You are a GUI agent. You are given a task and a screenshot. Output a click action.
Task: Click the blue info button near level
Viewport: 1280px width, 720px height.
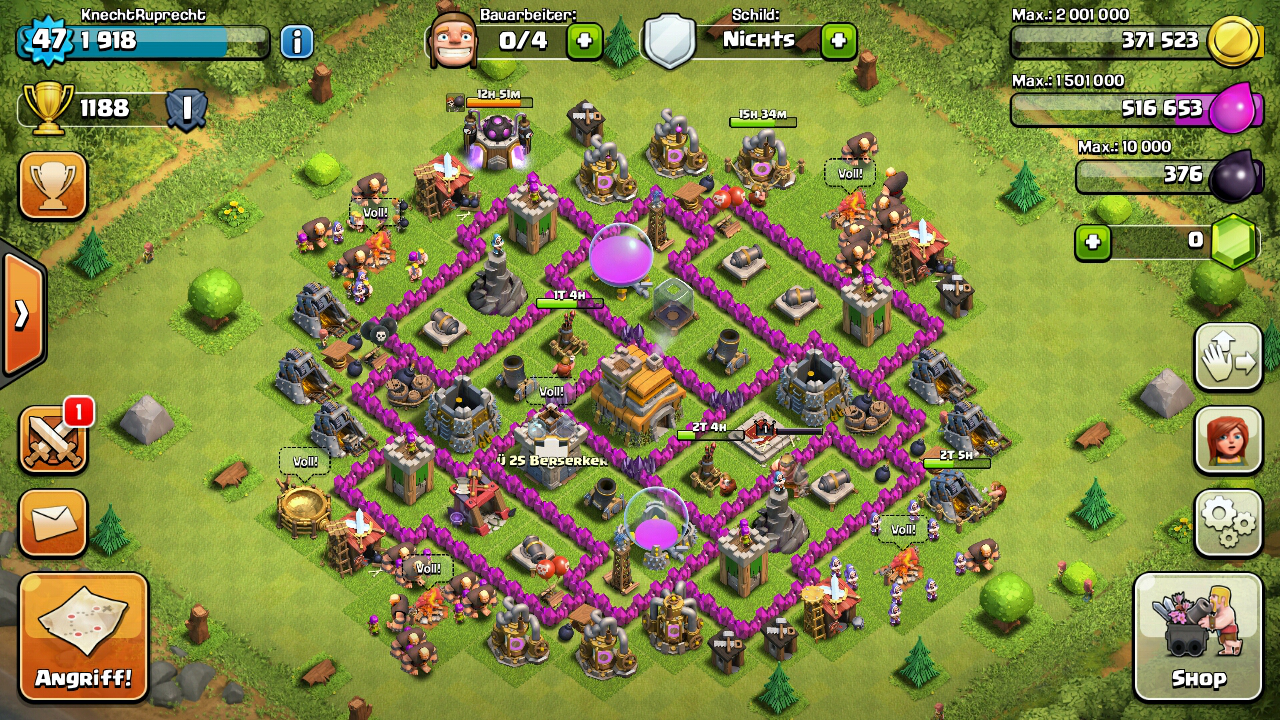point(296,41)
